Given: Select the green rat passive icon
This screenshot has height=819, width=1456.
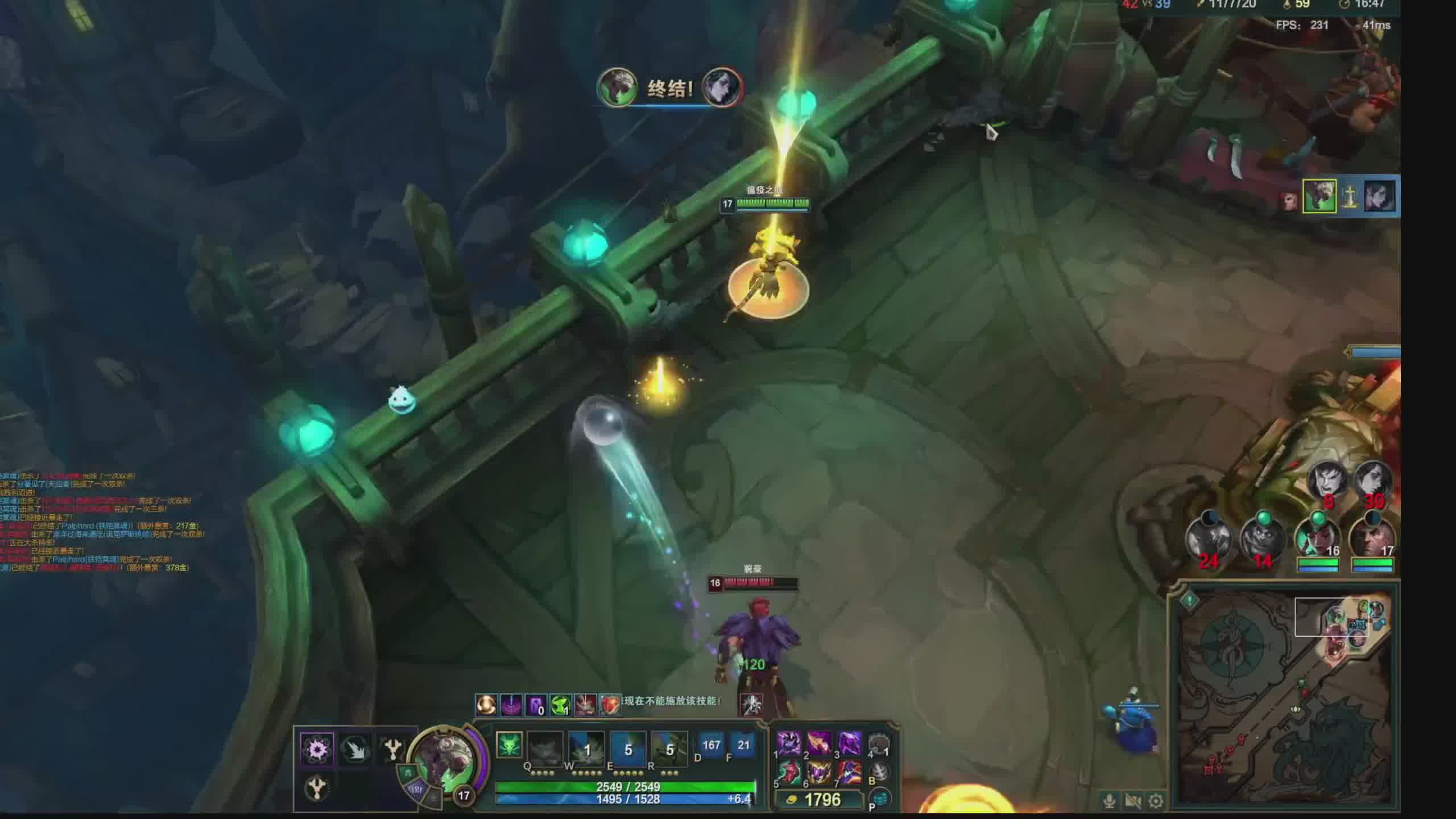Looking at the screenshot, I should [509, 745].
